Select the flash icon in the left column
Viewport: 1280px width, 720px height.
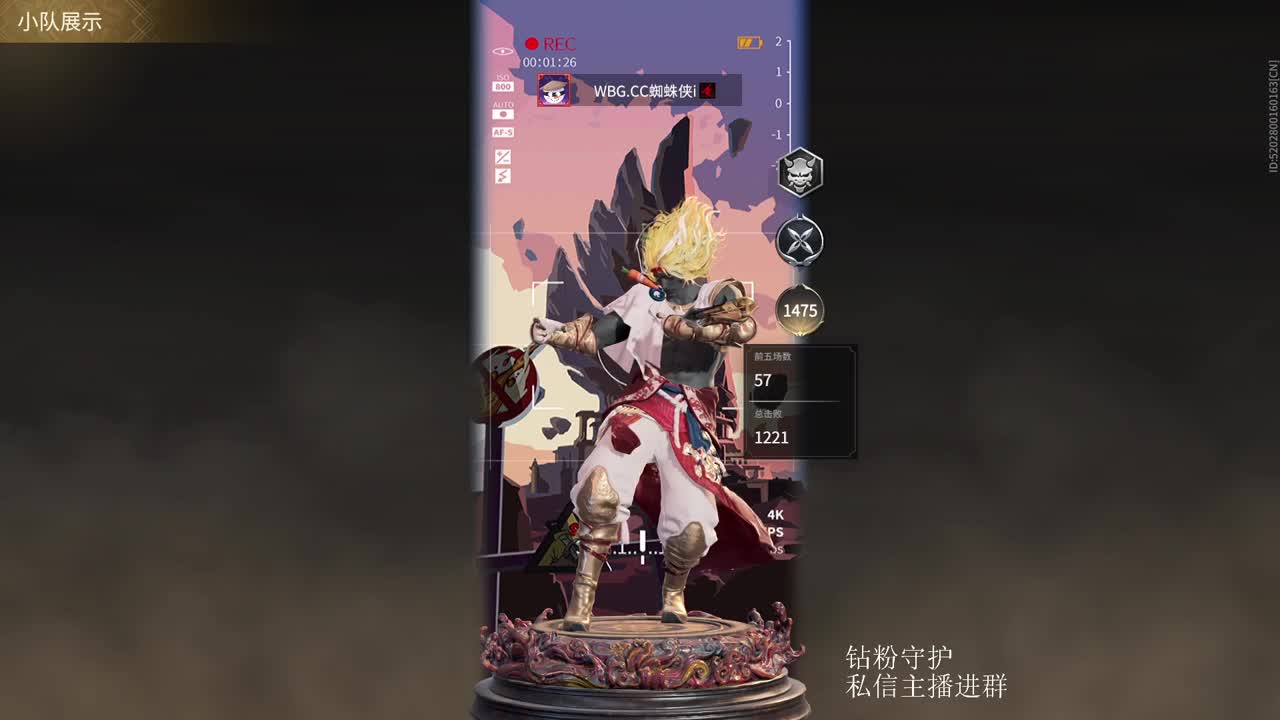pyautogui.click(x=504, y=174)
